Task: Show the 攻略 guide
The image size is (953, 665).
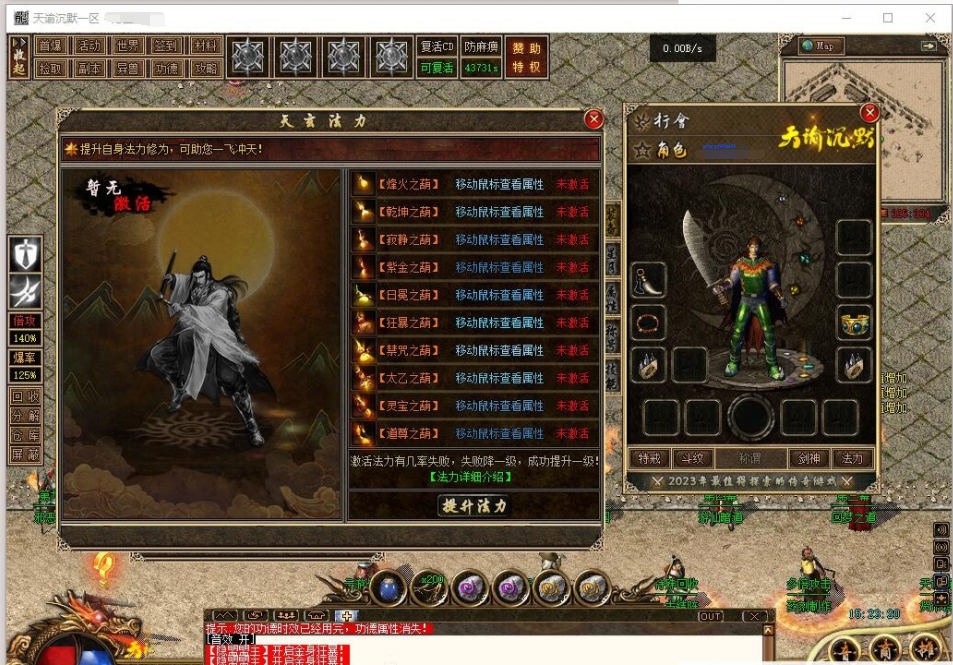Action: tap(206, 68)
